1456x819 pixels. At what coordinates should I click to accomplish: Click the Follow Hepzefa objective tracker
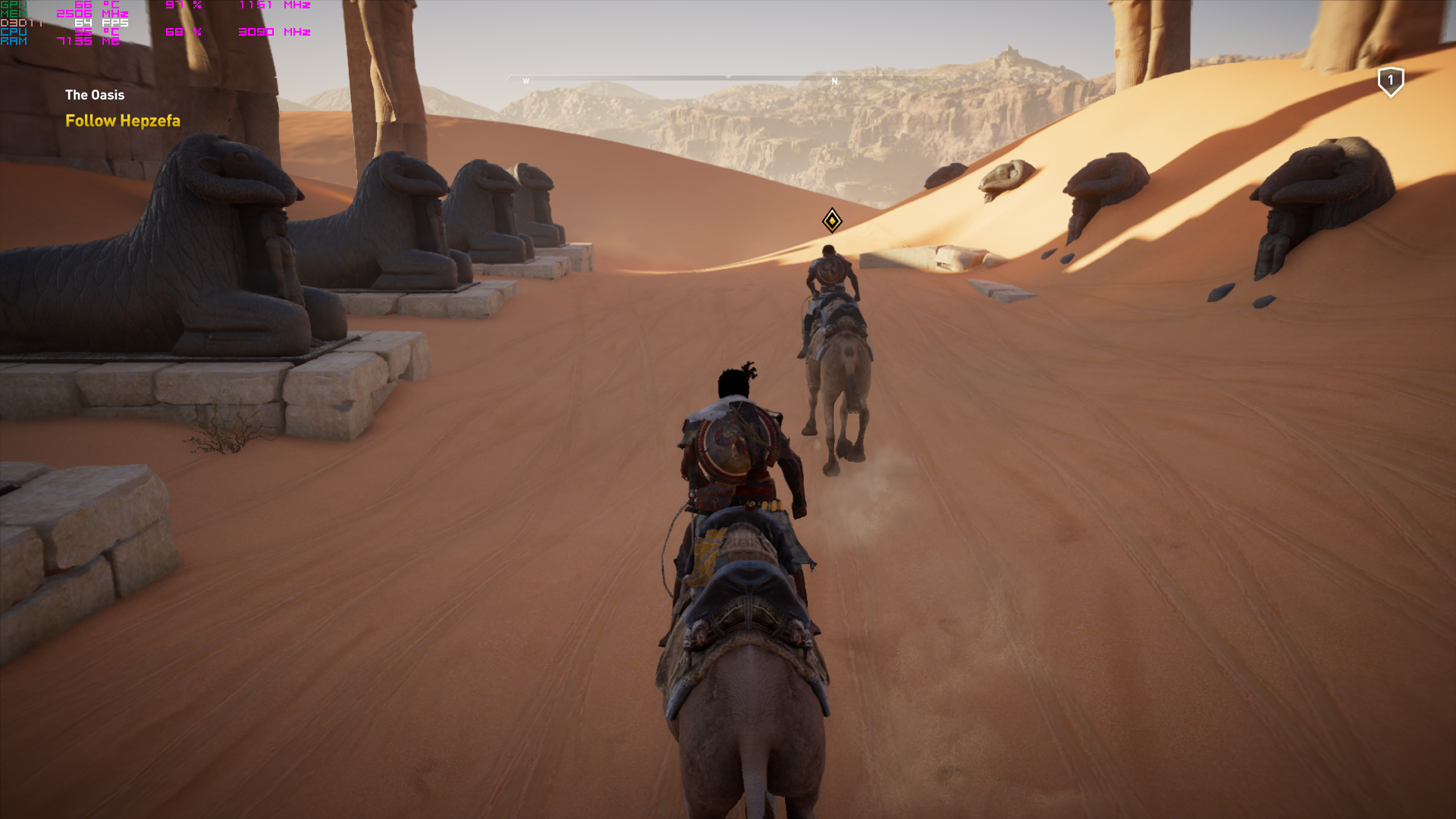point(123,121)
